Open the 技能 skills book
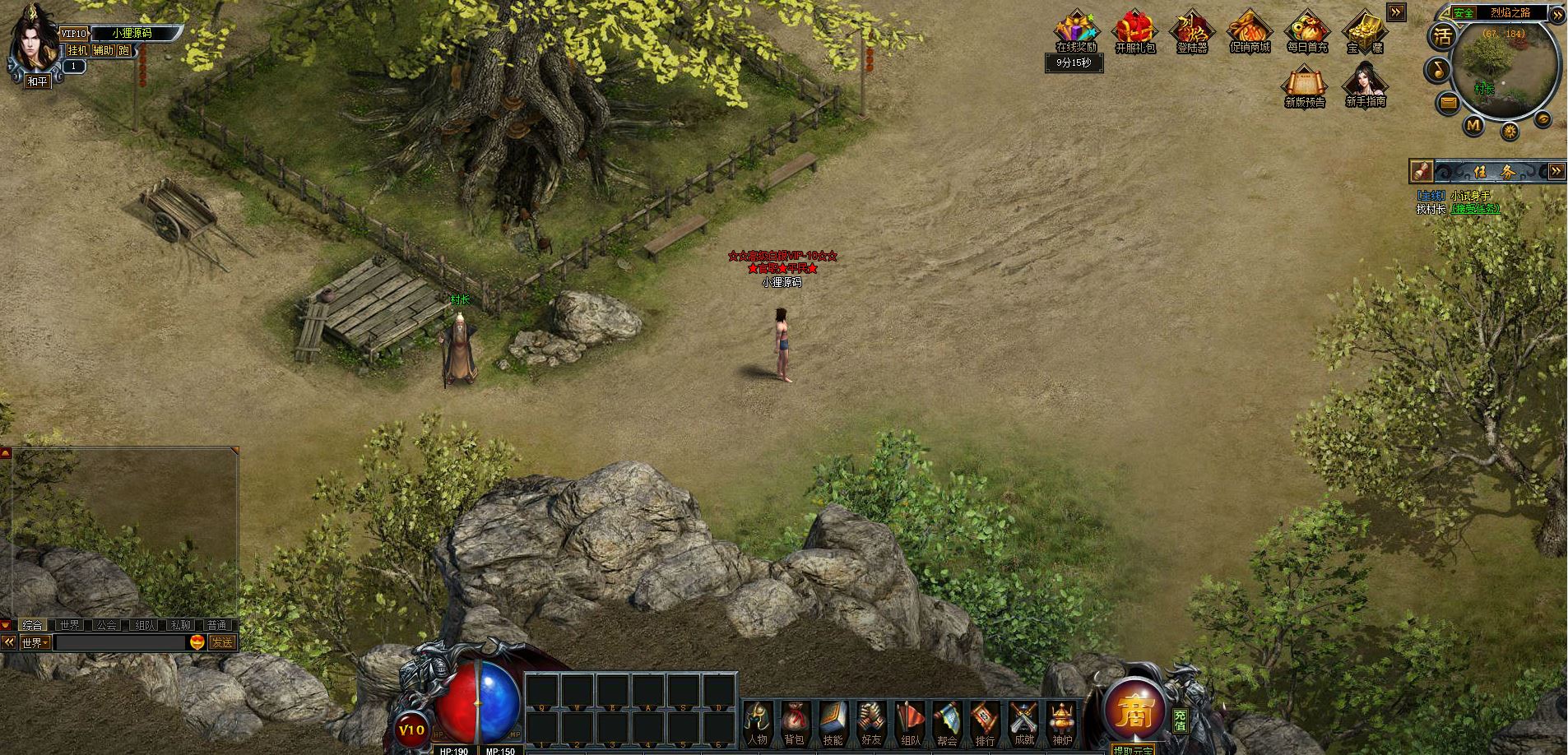 pos(833,722)
